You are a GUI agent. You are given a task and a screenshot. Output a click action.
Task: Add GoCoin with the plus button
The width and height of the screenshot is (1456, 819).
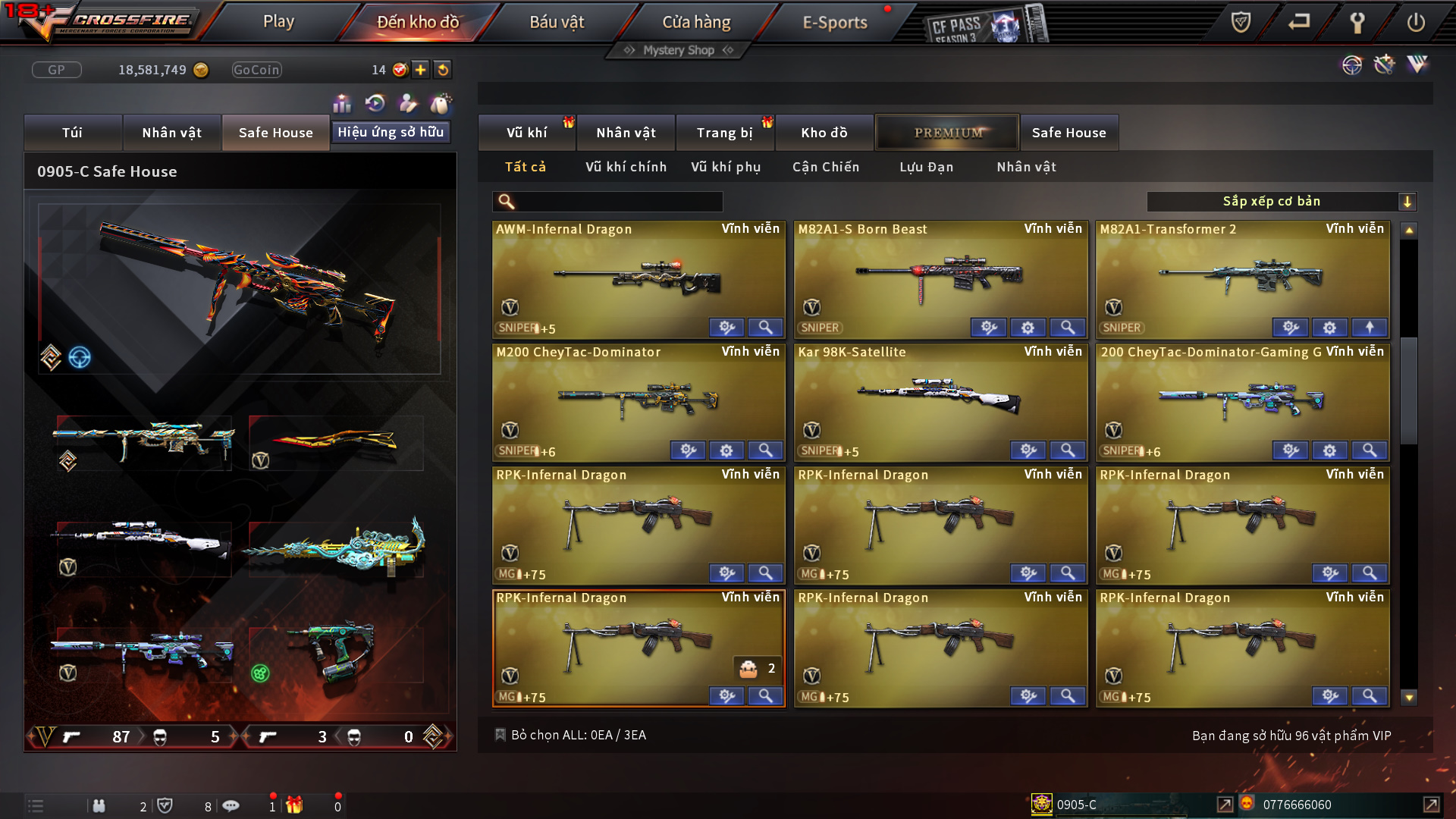point(420,70)
